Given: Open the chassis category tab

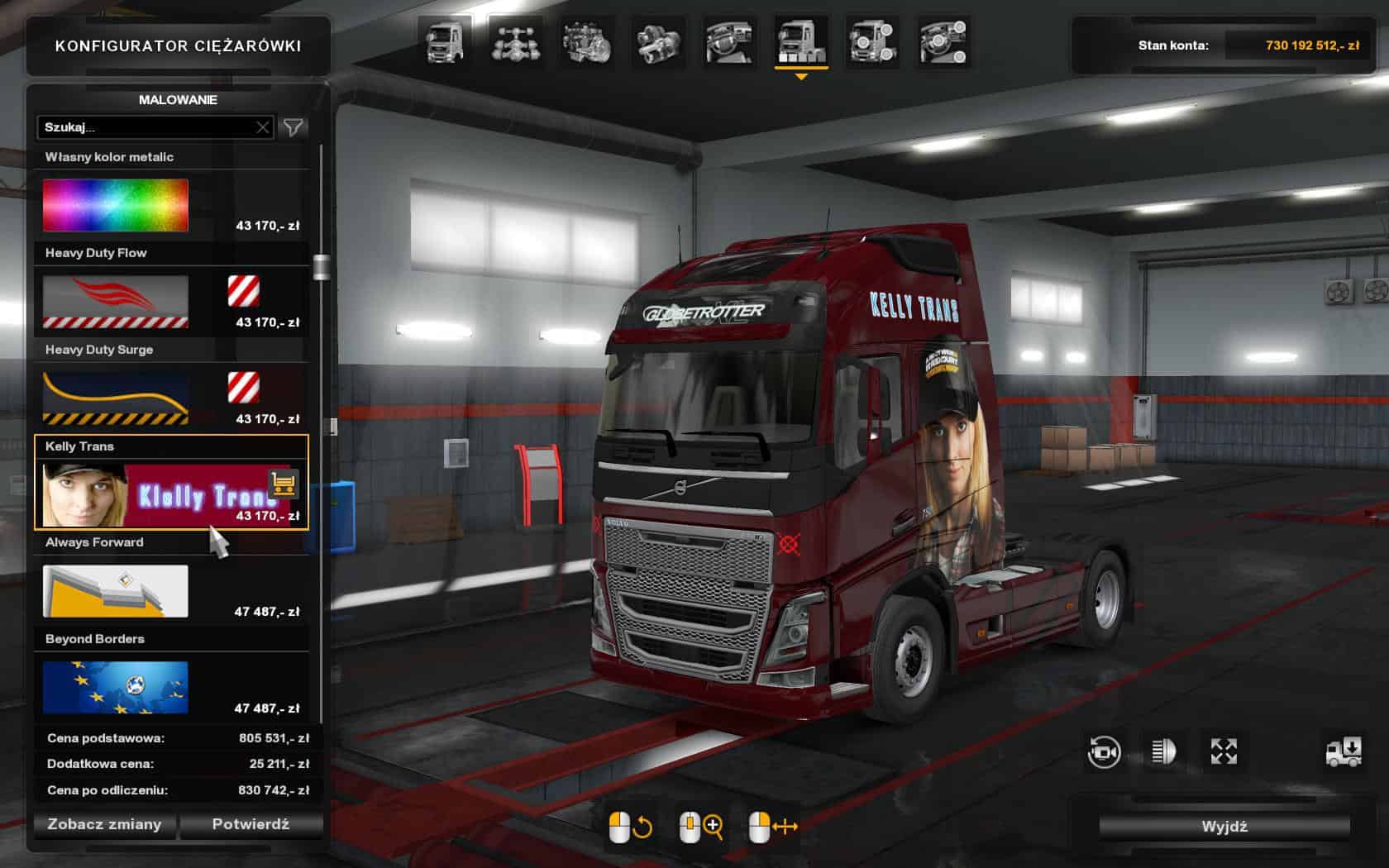Looking at the screenshot, I should point(516,43).
